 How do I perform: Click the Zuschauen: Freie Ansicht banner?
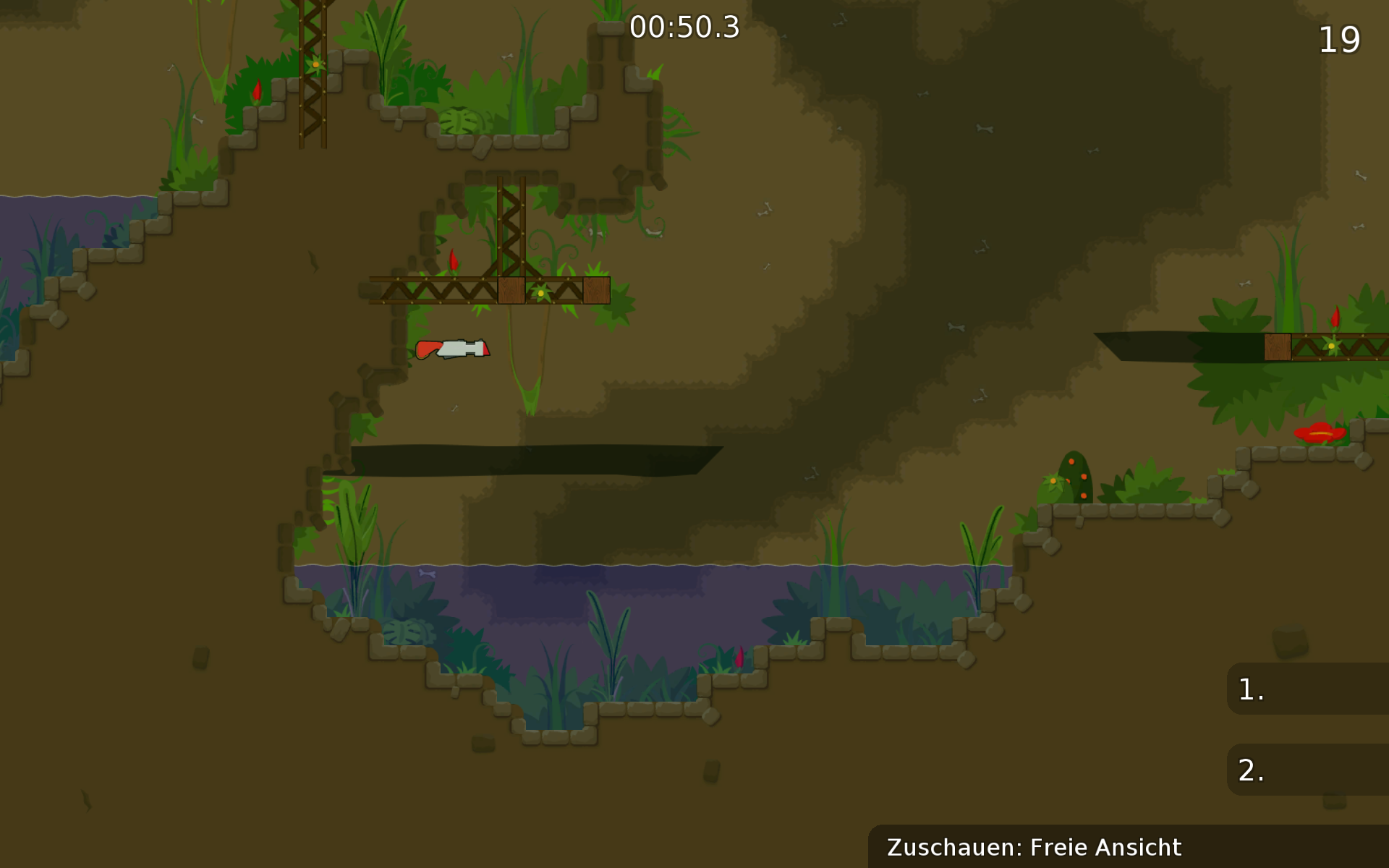tap(1035, 846)
